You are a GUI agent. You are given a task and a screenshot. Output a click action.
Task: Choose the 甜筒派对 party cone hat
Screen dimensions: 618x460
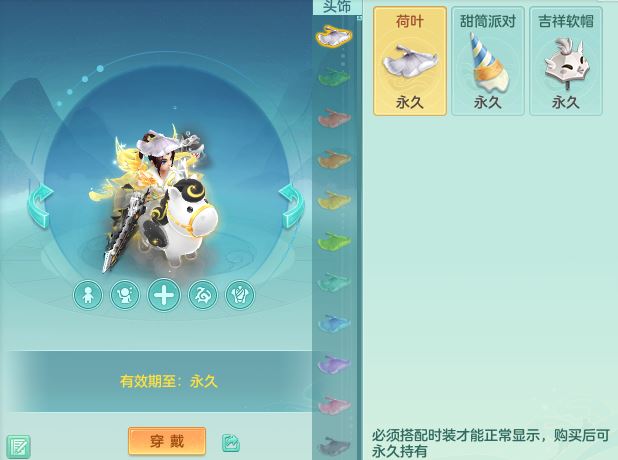pyautogui.click(x=487, y=60)
